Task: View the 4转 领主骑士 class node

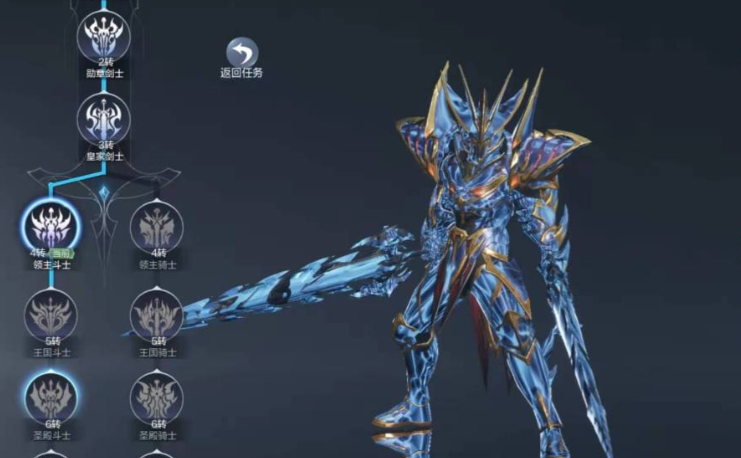Action: (x=157, y=225)
